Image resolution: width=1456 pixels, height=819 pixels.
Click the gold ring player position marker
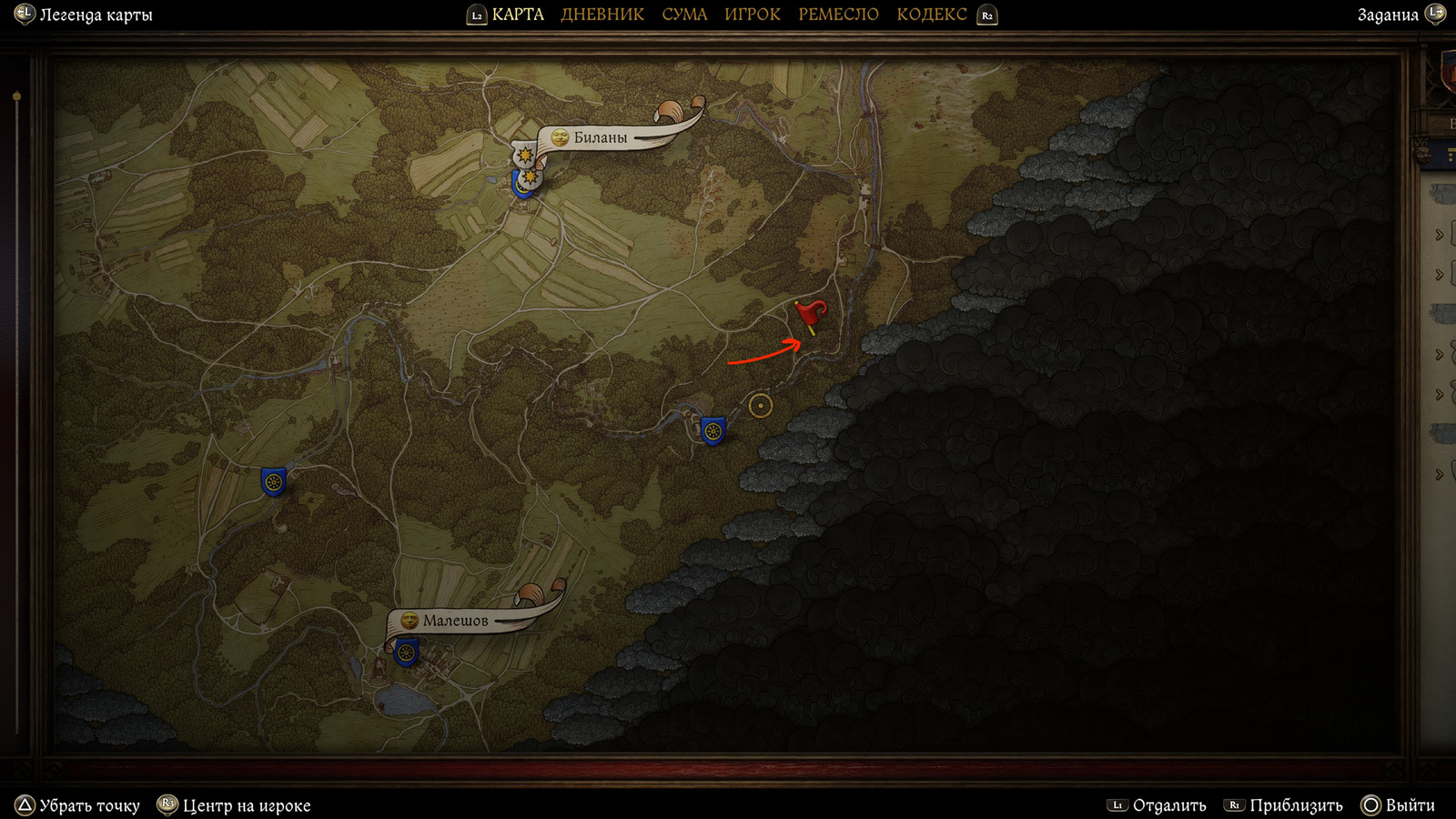pos(761,405)
